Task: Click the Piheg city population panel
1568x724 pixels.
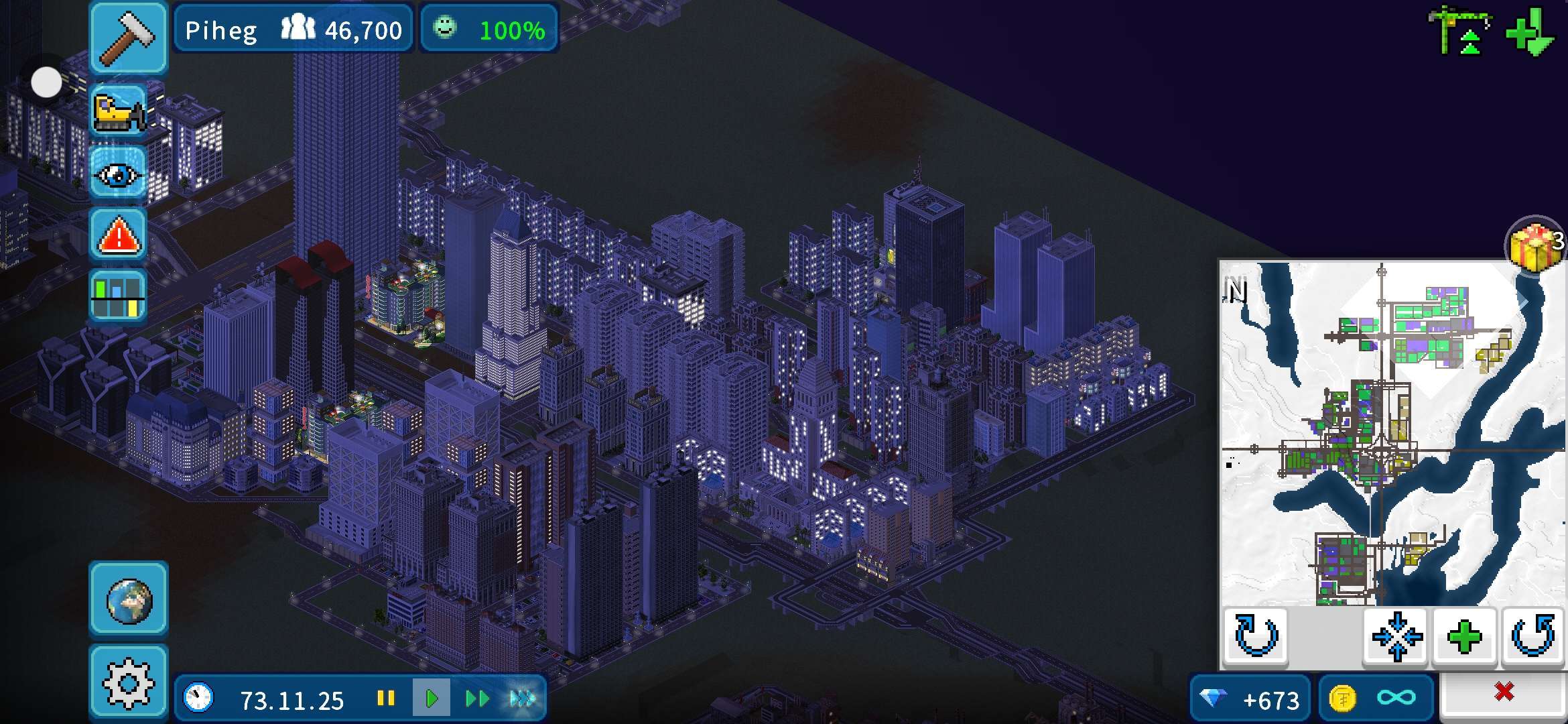Action: coord(293,29)
